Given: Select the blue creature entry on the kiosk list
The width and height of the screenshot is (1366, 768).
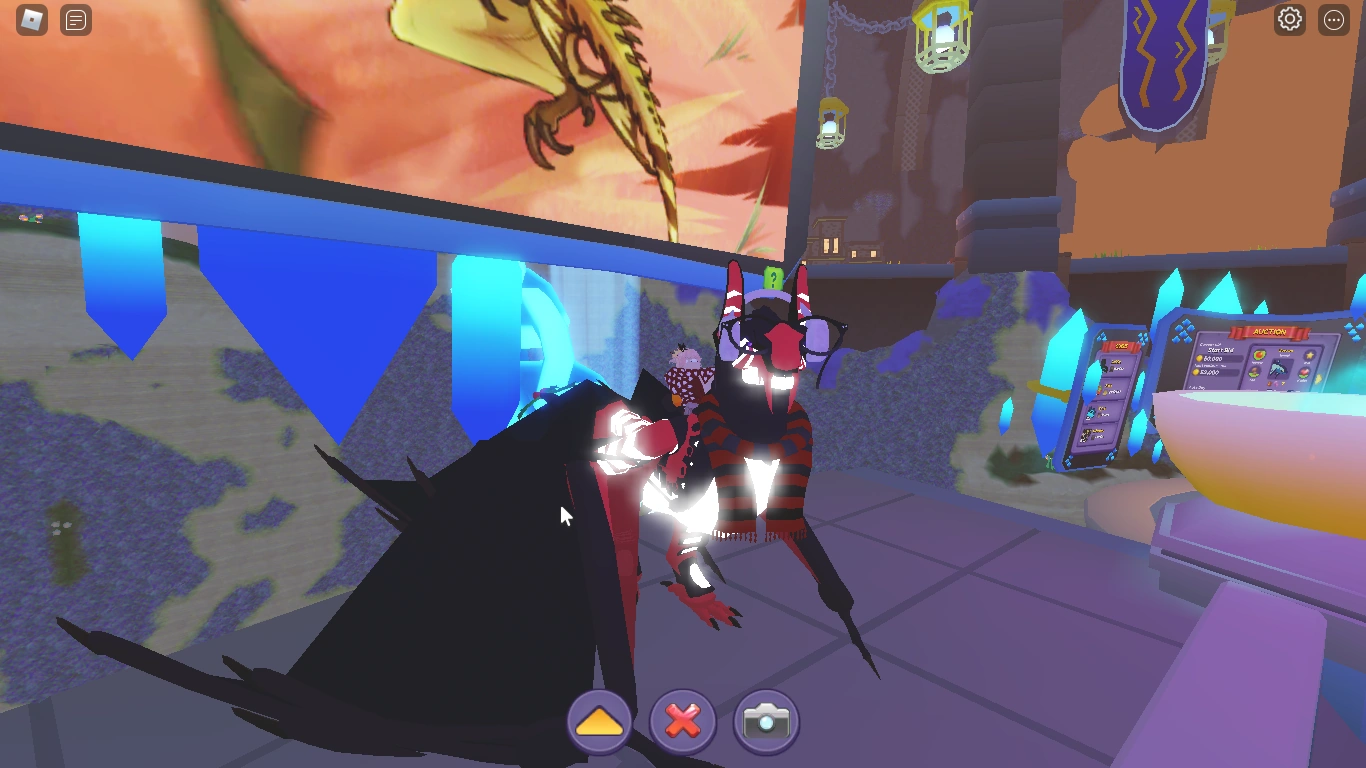Looking at the screenshot, I should coord(1101,412).
